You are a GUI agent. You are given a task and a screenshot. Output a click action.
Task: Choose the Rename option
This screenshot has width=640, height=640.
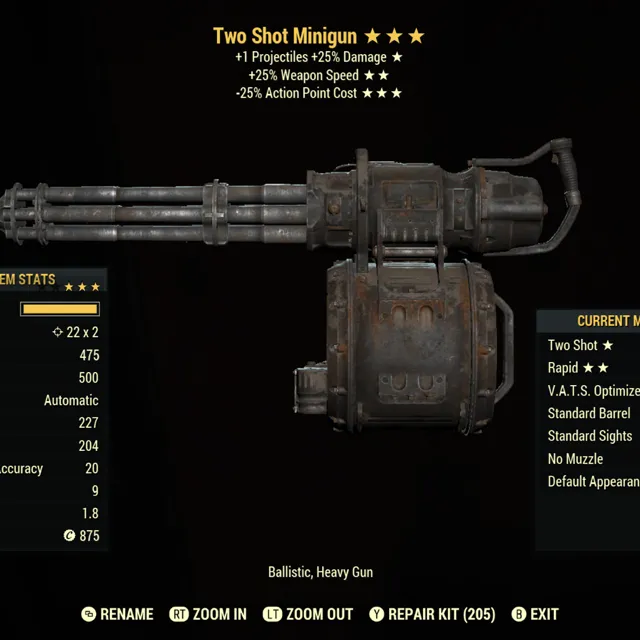coord(117,614)
